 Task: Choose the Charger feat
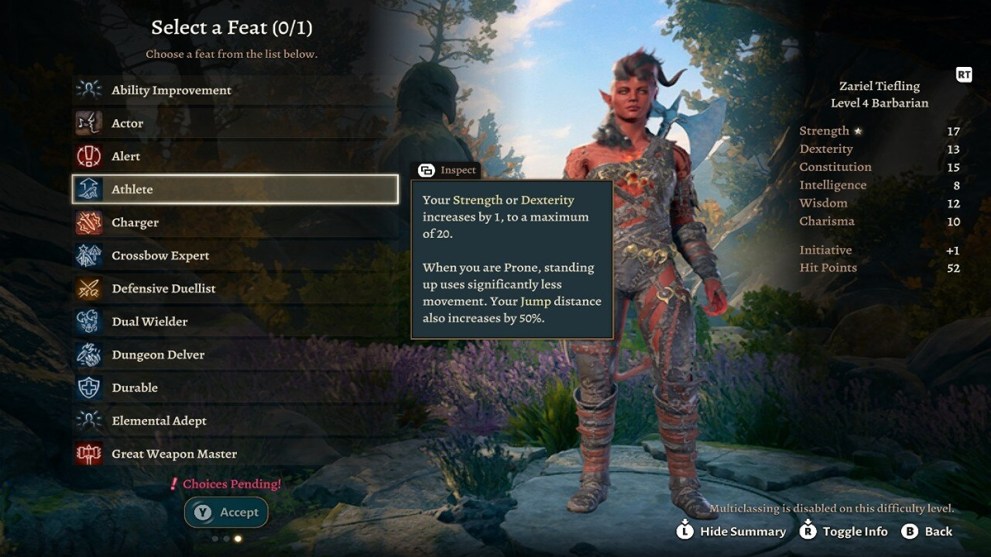tap(135, 222)
